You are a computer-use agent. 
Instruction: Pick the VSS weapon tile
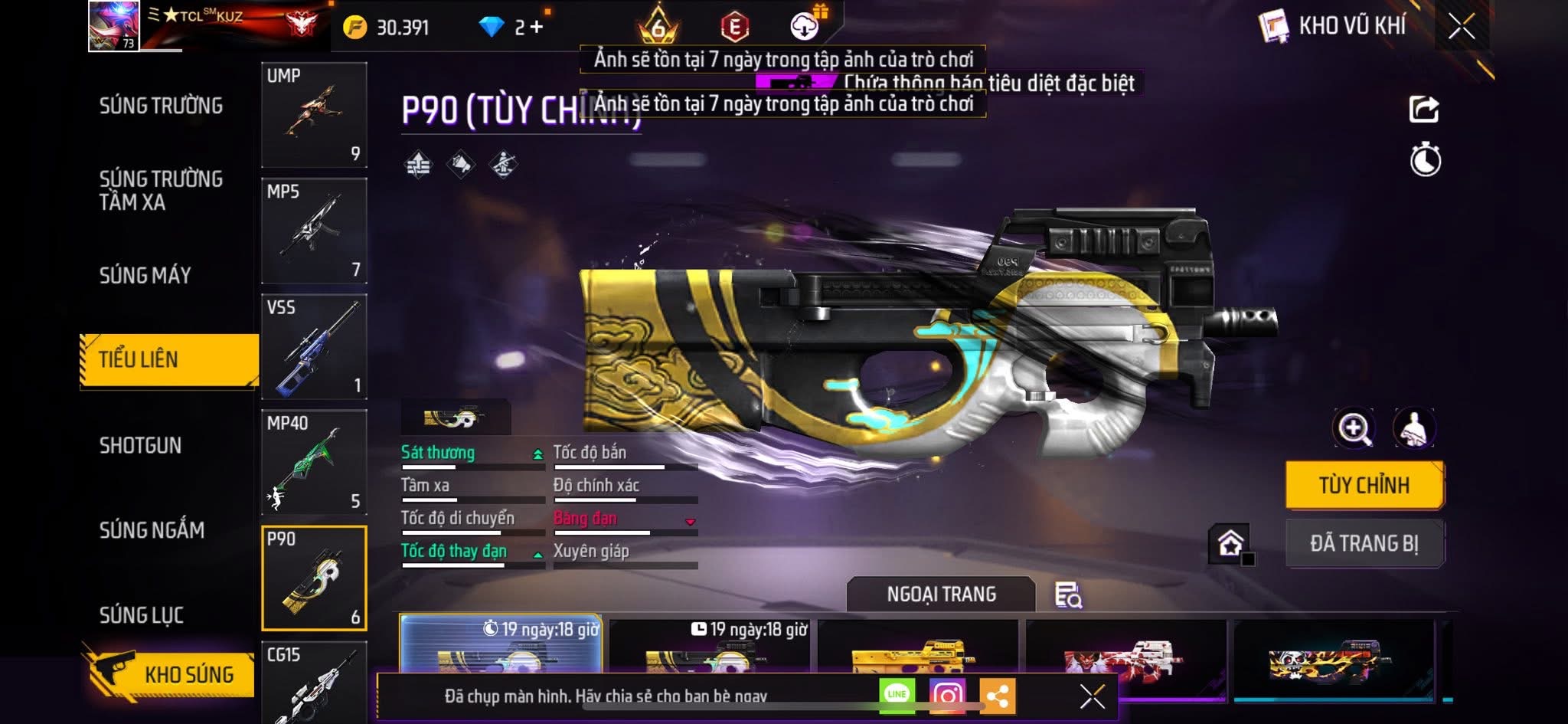[x=314, y=346]
